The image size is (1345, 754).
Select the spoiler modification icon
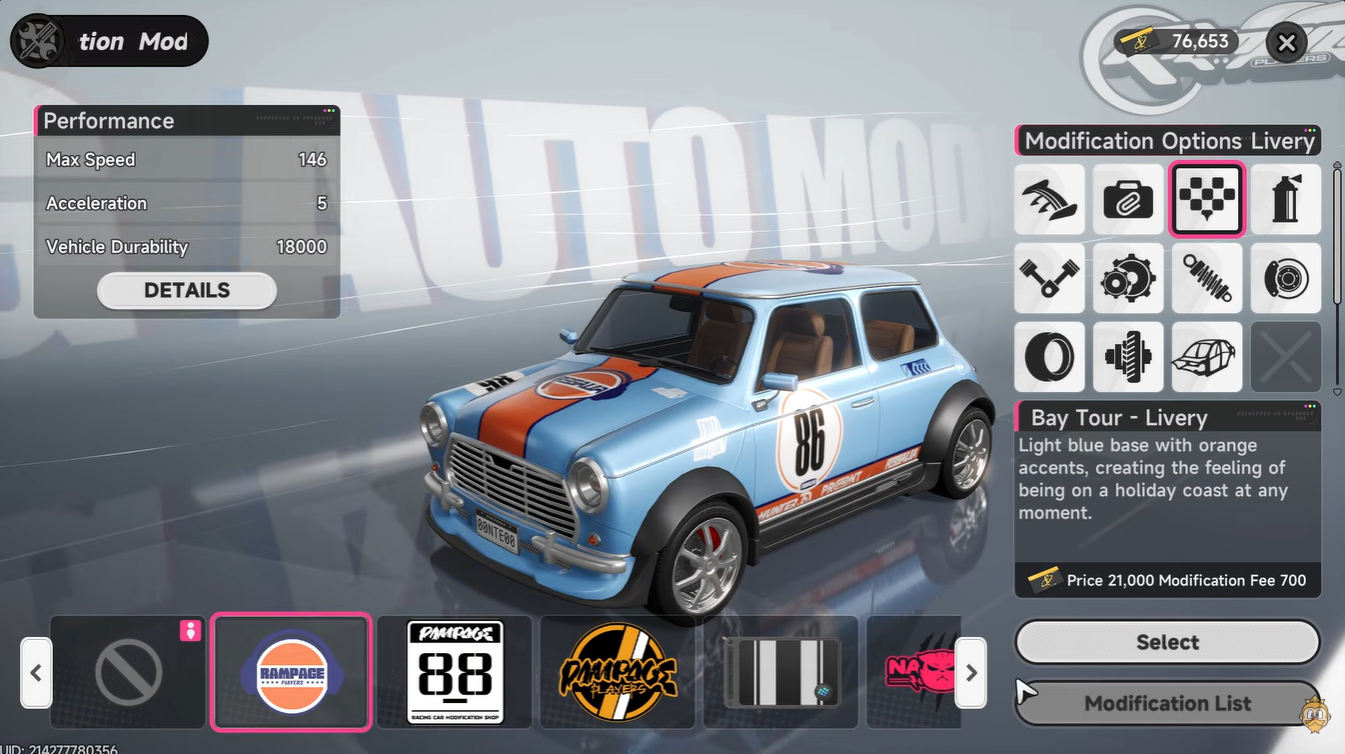[x=1049, y=199]
